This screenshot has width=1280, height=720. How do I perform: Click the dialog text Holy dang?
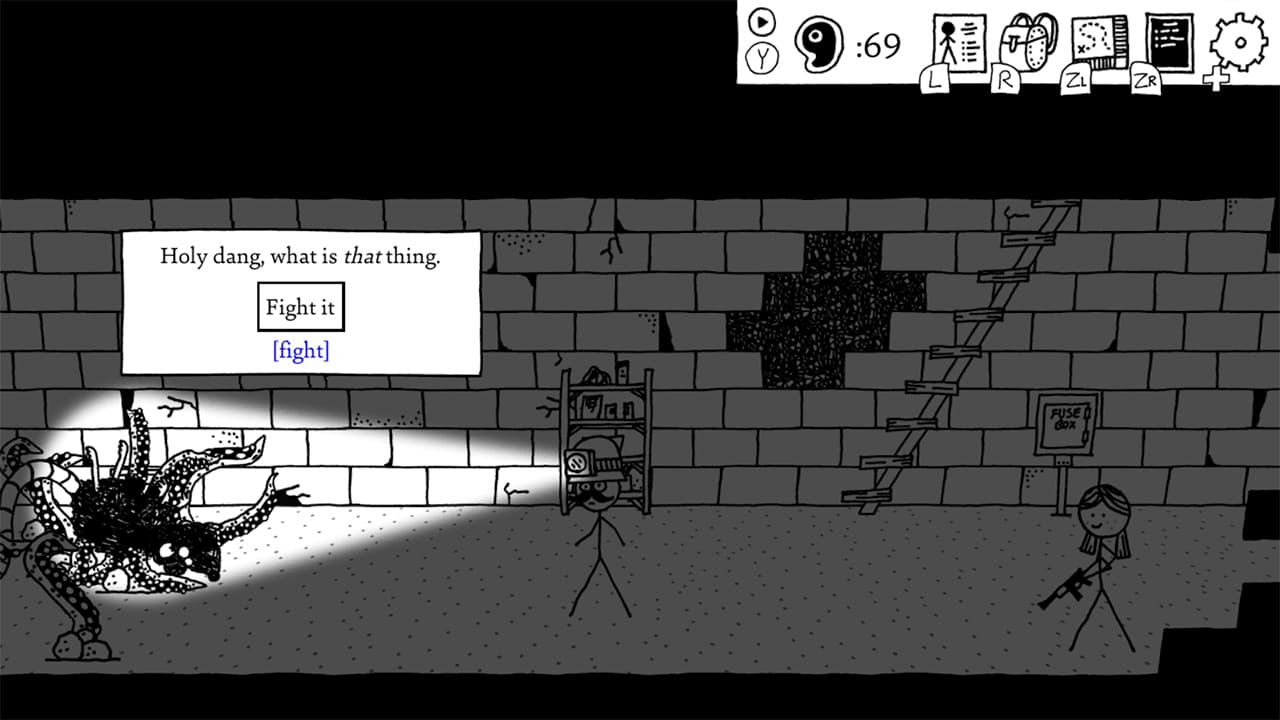pos(210,256)
